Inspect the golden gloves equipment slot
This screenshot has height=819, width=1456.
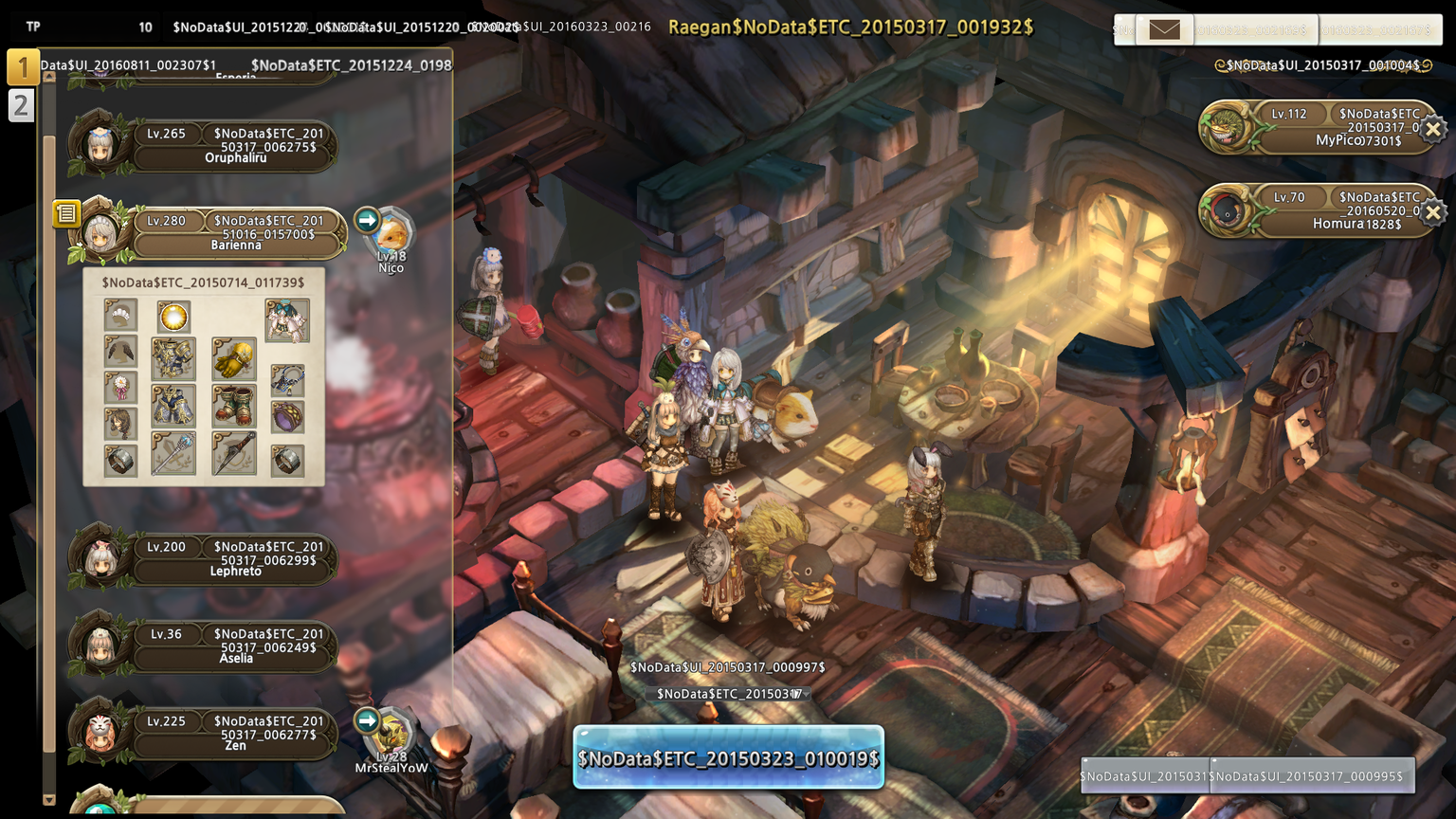[x=233, y=358]
